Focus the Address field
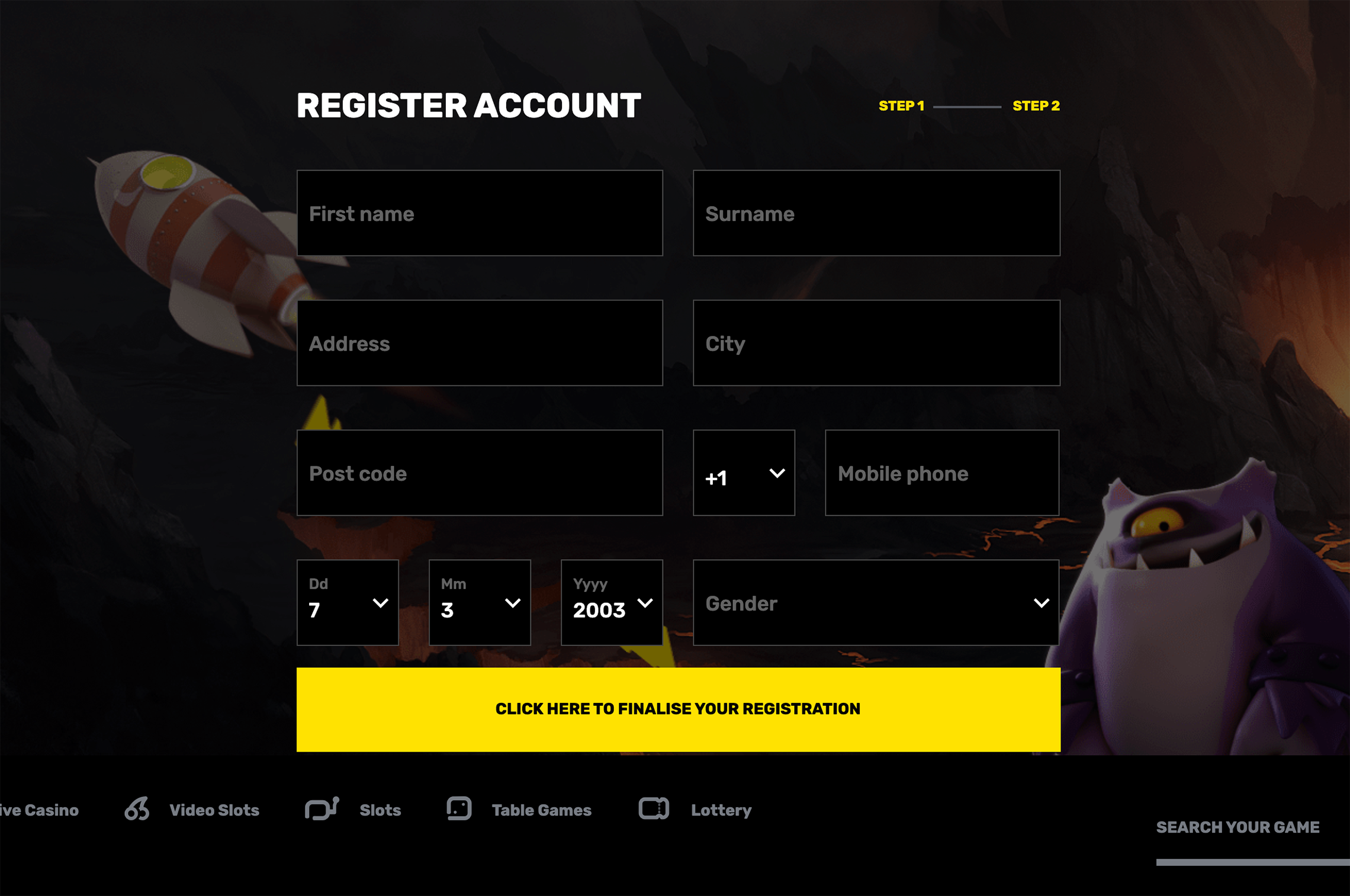 (480, 343)
